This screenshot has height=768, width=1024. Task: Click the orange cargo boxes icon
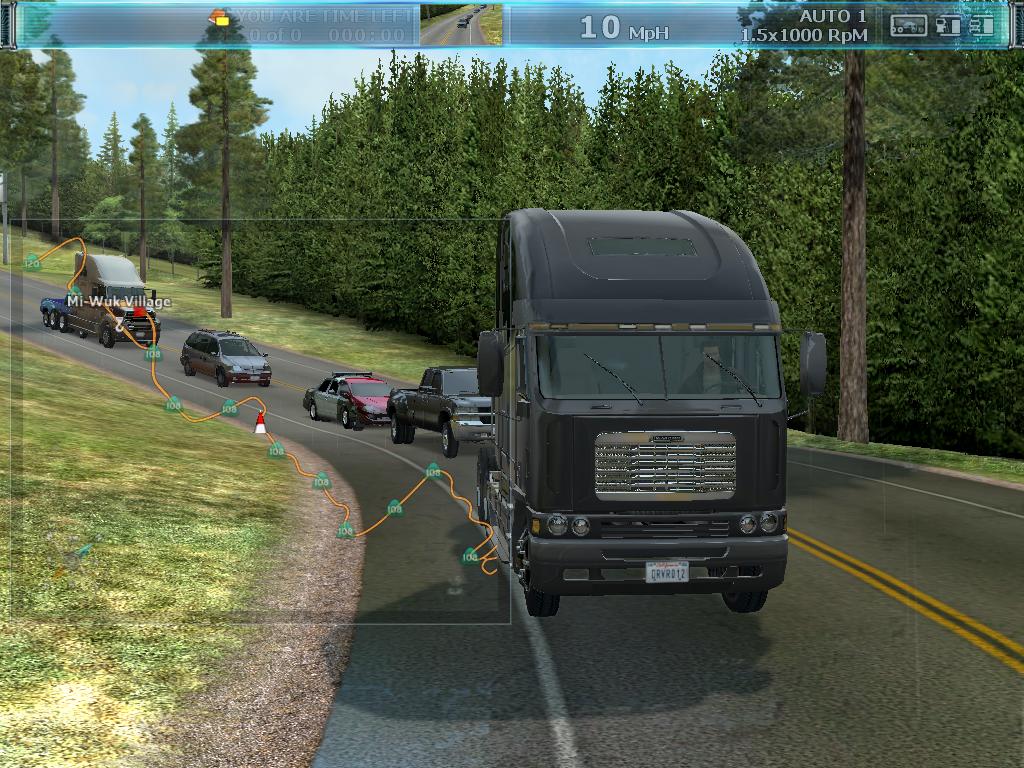[219, 17]
